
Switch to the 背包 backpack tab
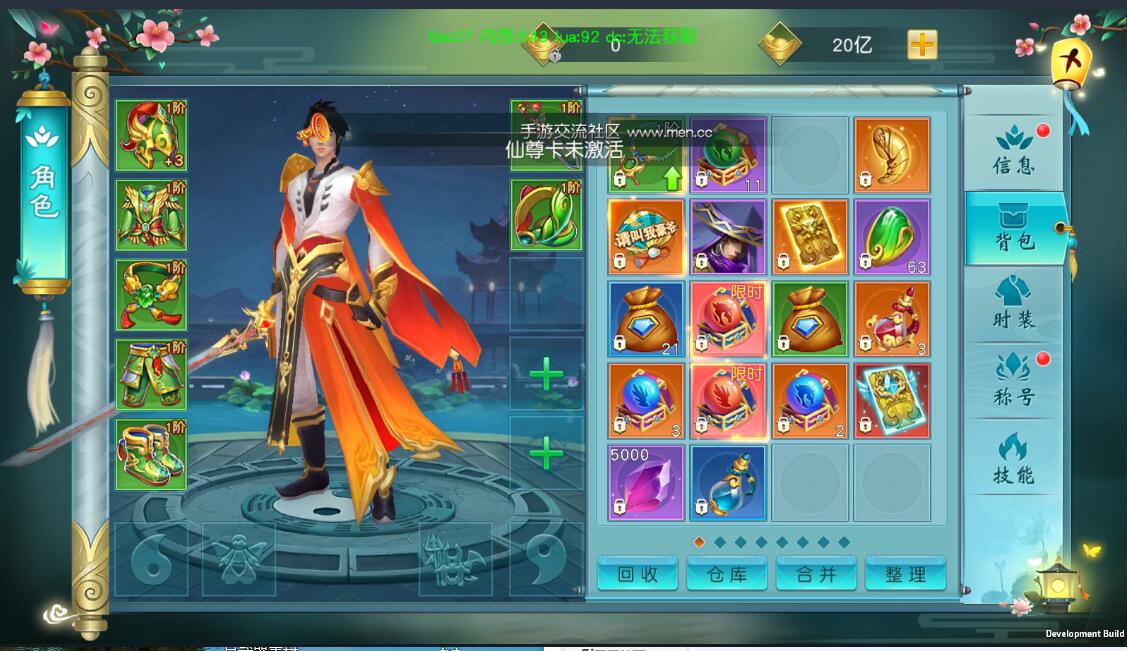pyautogui.click(x=1013, y=227)
